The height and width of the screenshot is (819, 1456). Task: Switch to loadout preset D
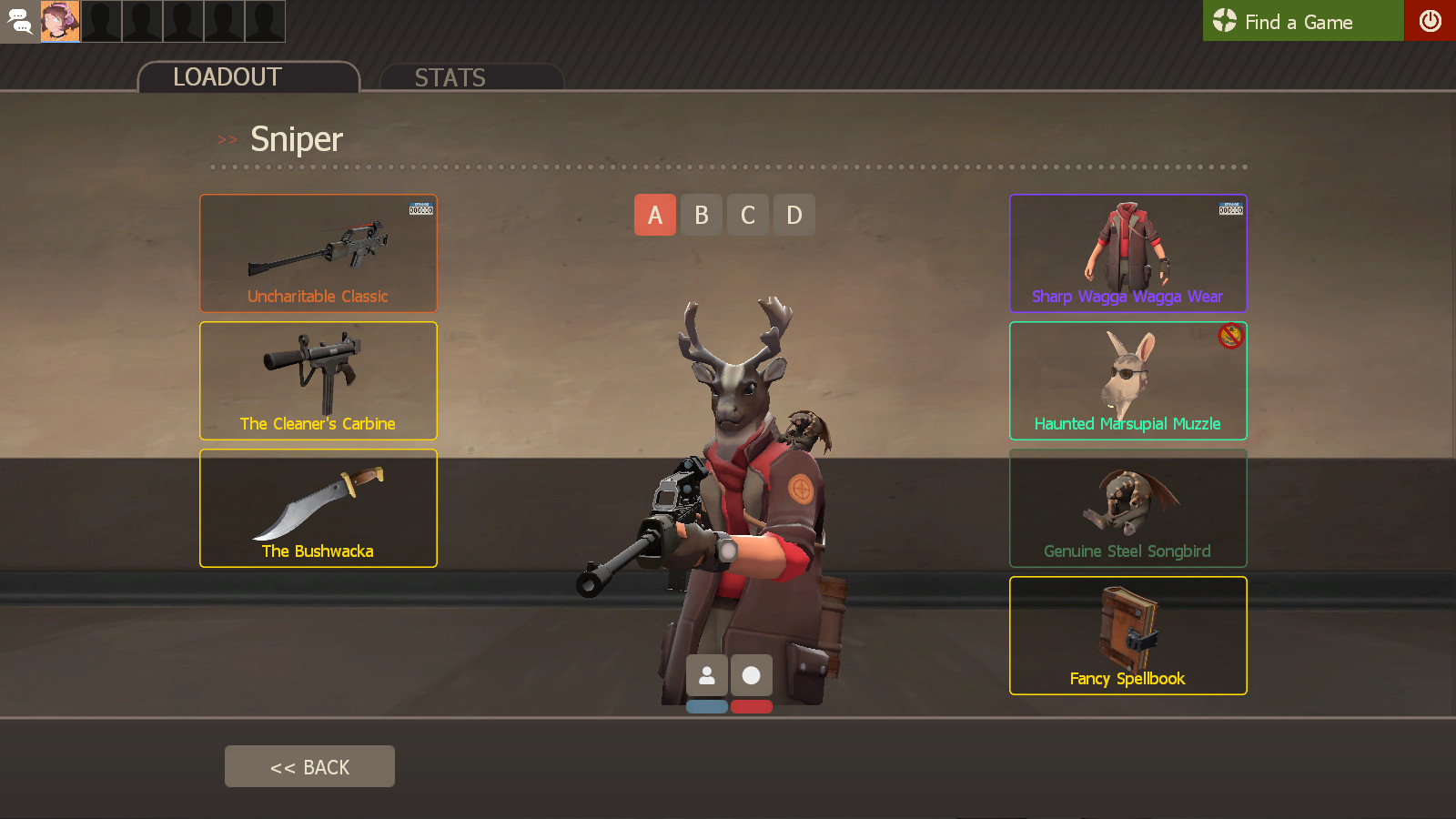click(x=794, y=215)
